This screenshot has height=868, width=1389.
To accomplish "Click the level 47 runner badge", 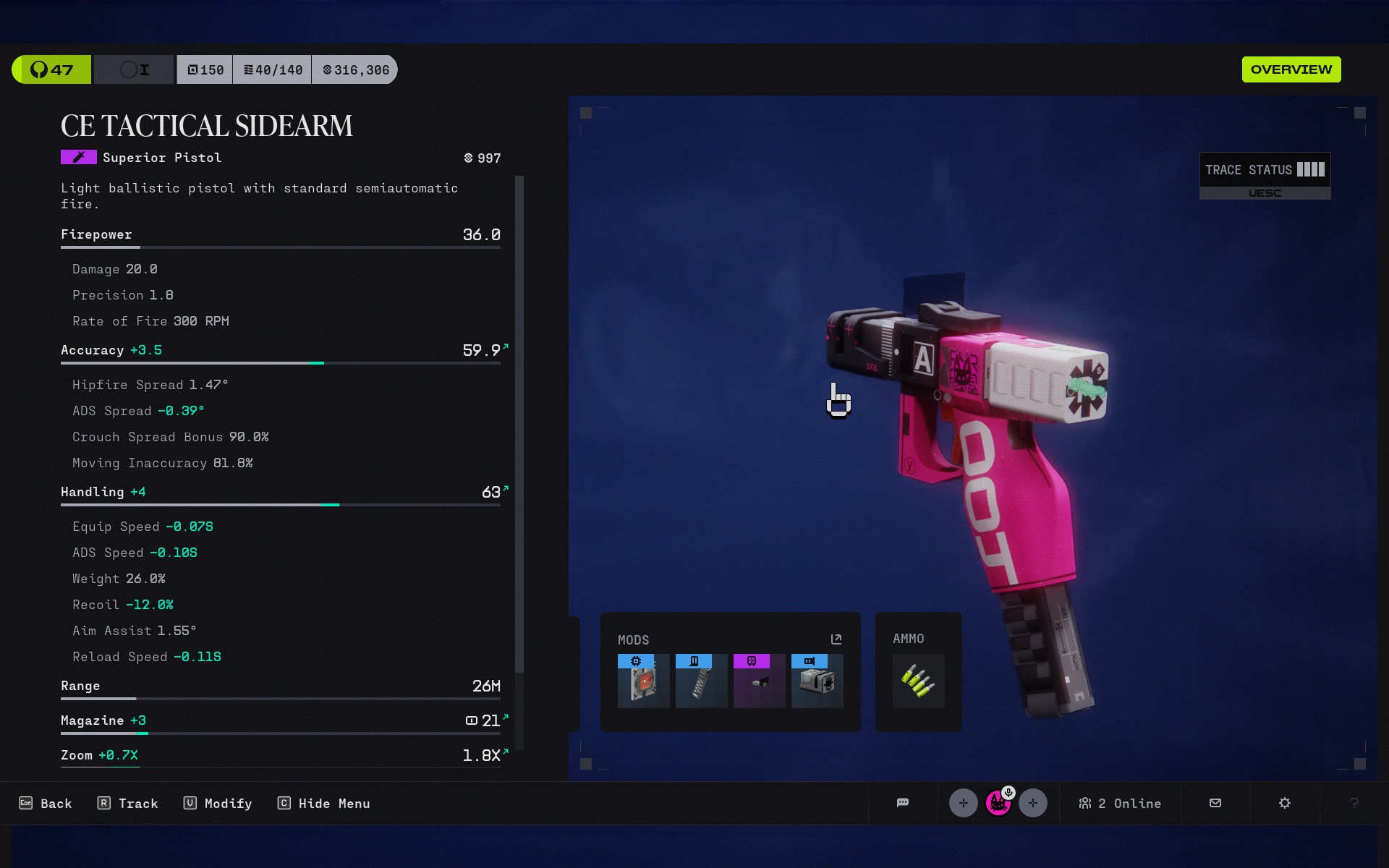I will pos(52,70).
